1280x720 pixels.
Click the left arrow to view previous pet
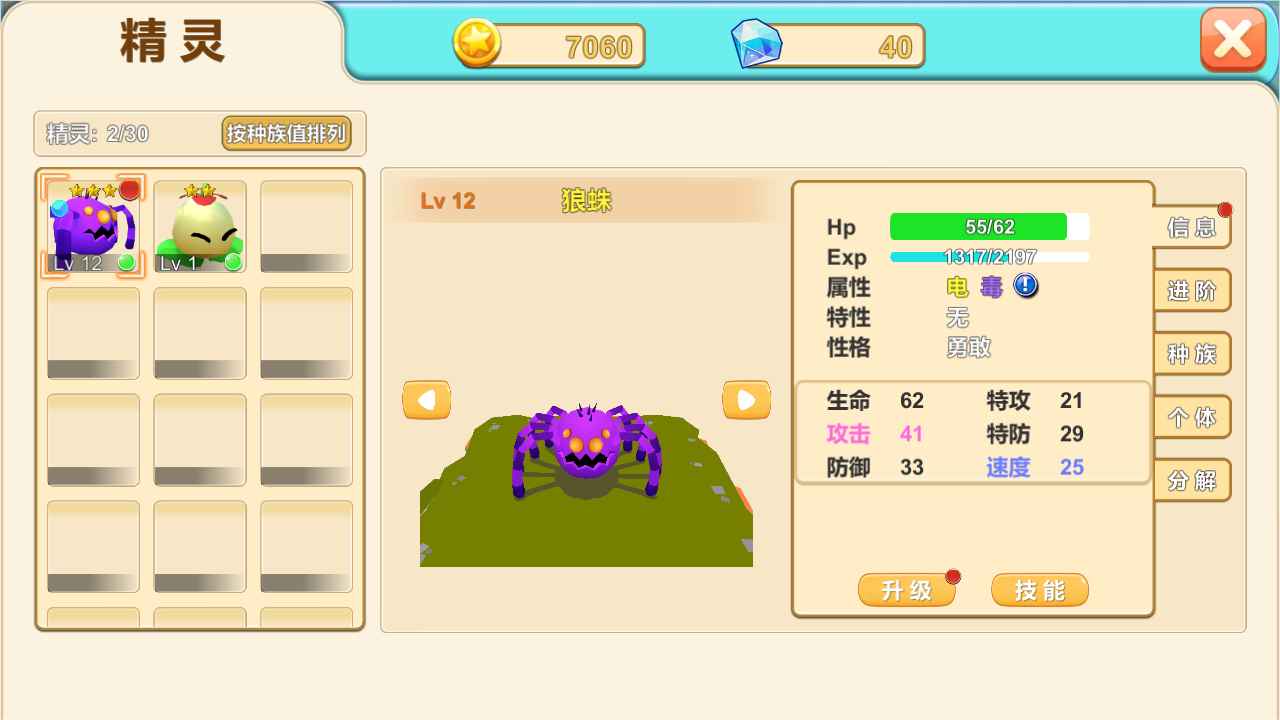425,399
